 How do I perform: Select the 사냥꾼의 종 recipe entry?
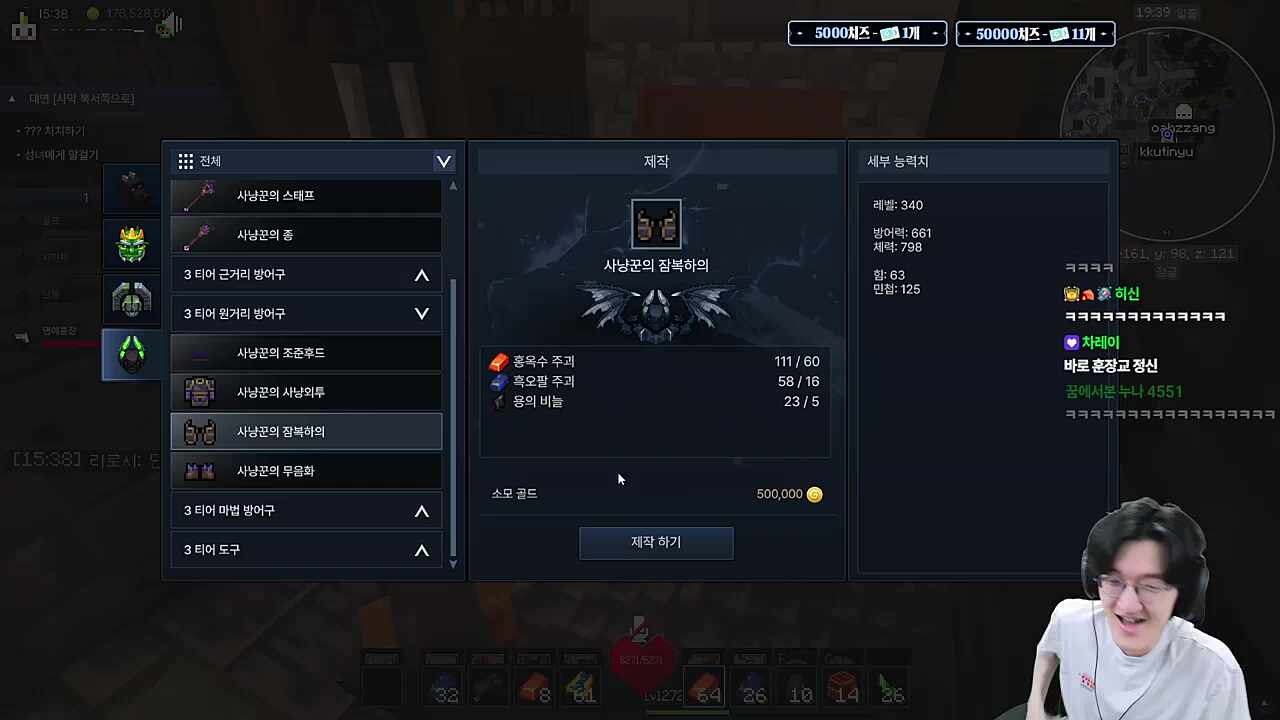pyautogui.click(x=265, y=234)
